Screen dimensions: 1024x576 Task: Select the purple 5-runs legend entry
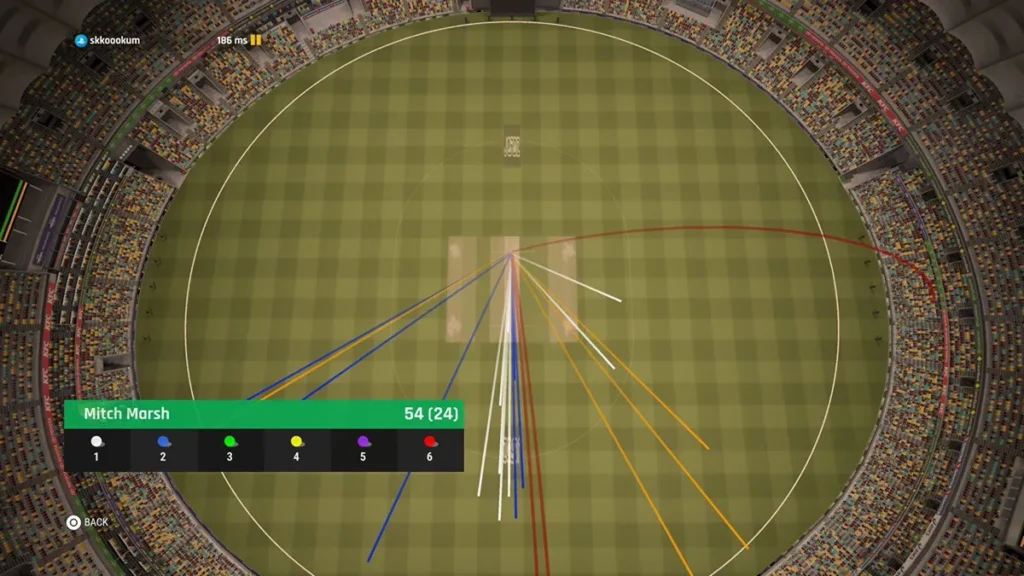[364, 449]
